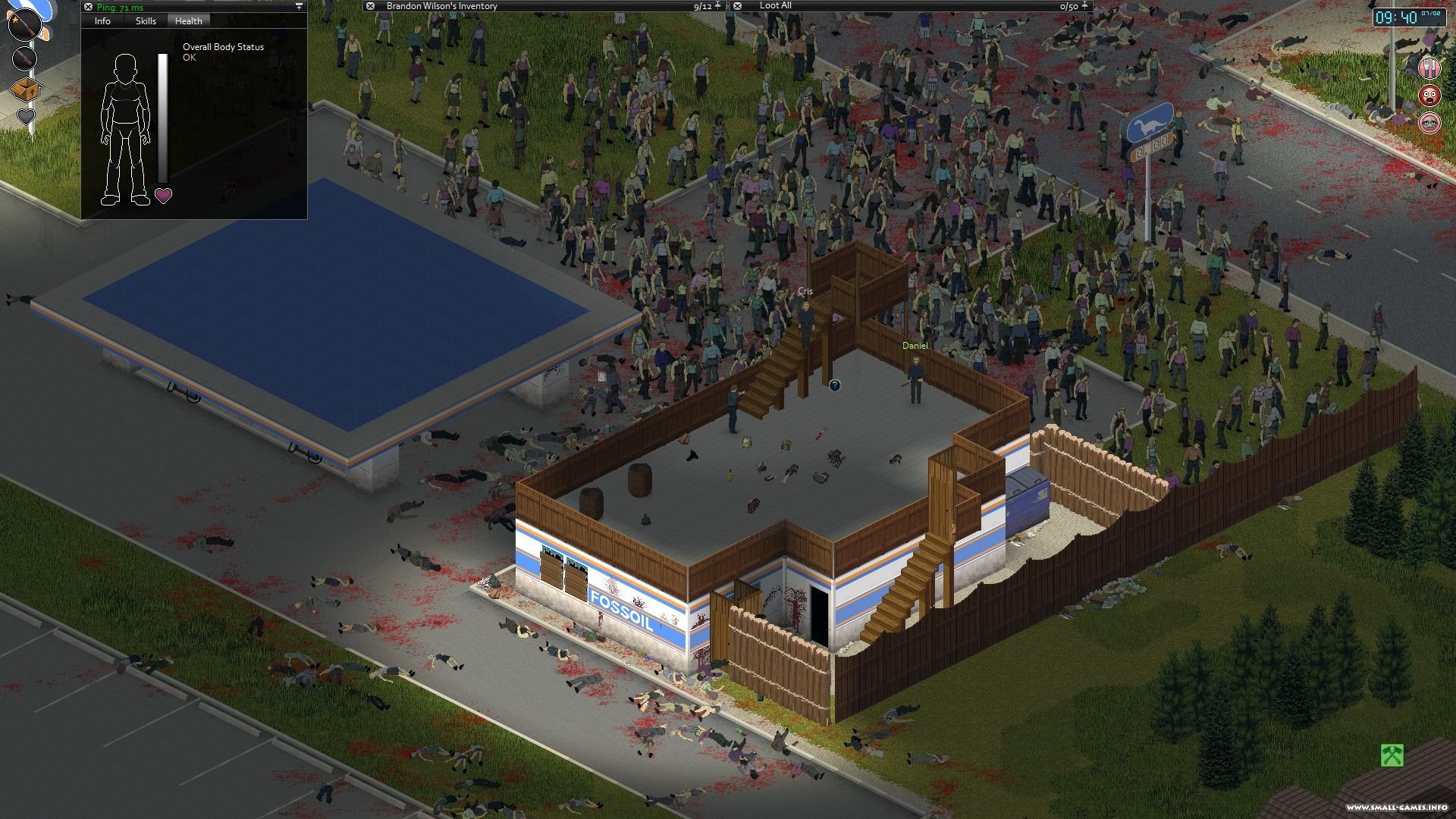The height and width of the screenshot is (819, 1456).
Task: Close the character health panel
Action: [x=88, y=7]
